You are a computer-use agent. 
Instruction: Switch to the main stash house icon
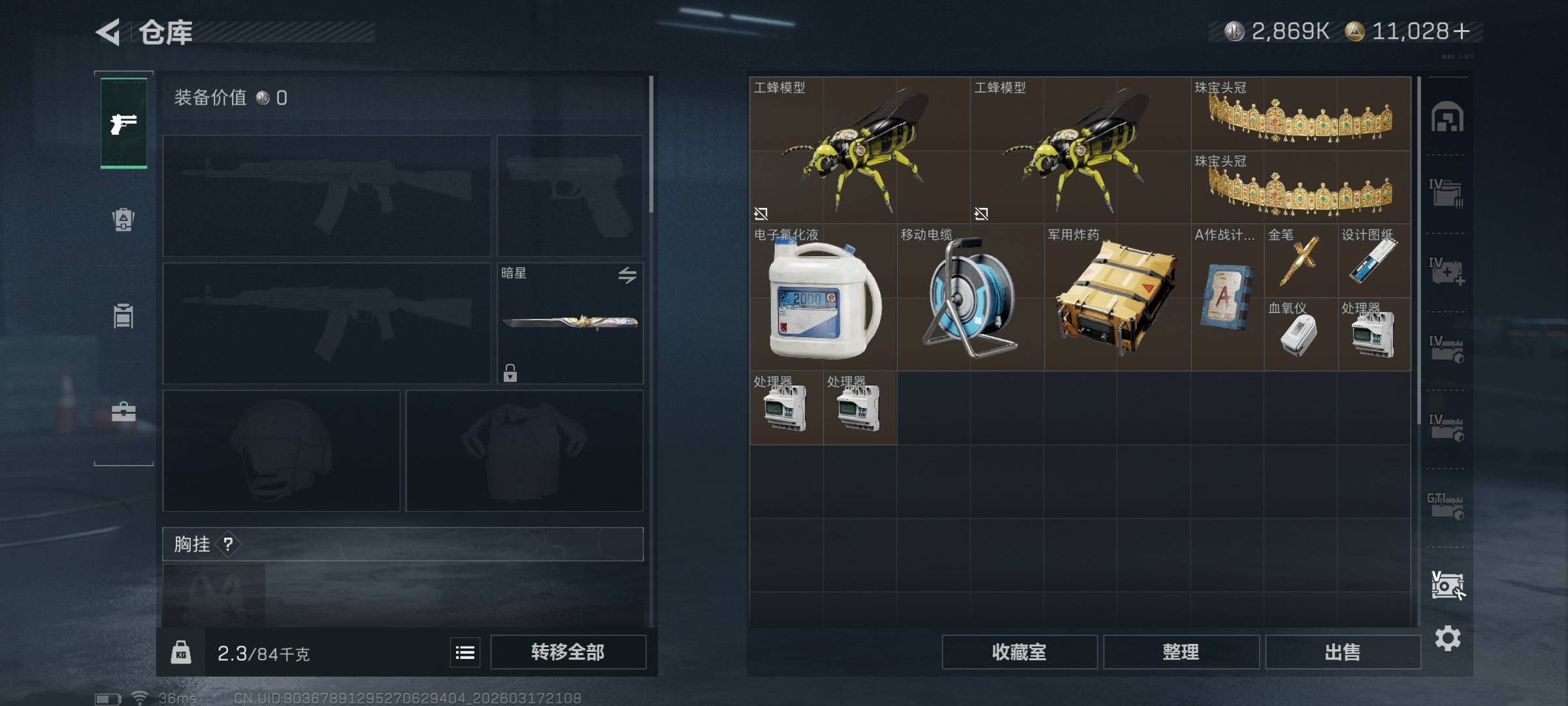pos(1447,118)
